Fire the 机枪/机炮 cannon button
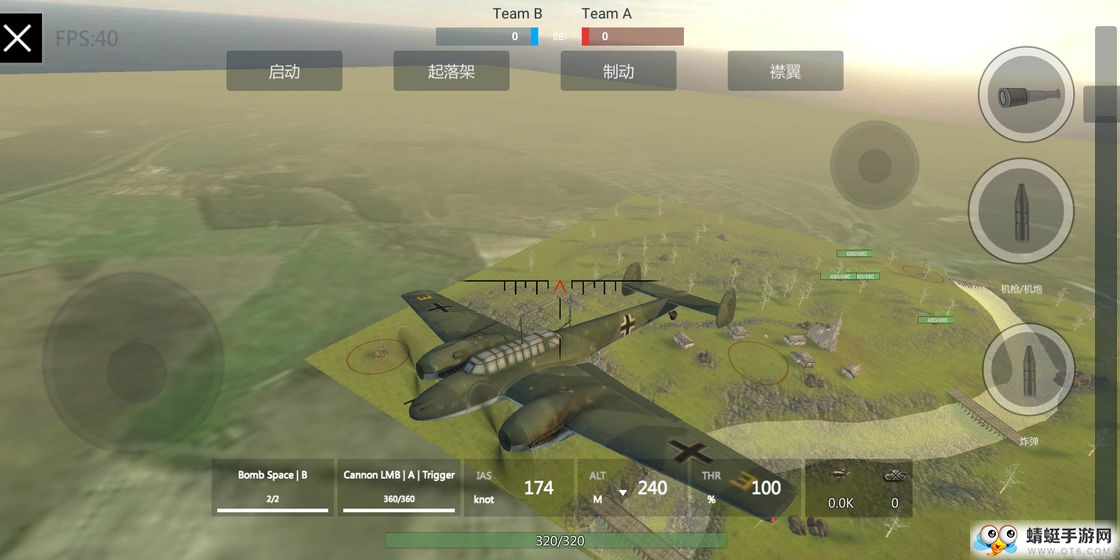Viewport: 1120px width, 560px height. pyautogui.click(x=1021, y=211)
